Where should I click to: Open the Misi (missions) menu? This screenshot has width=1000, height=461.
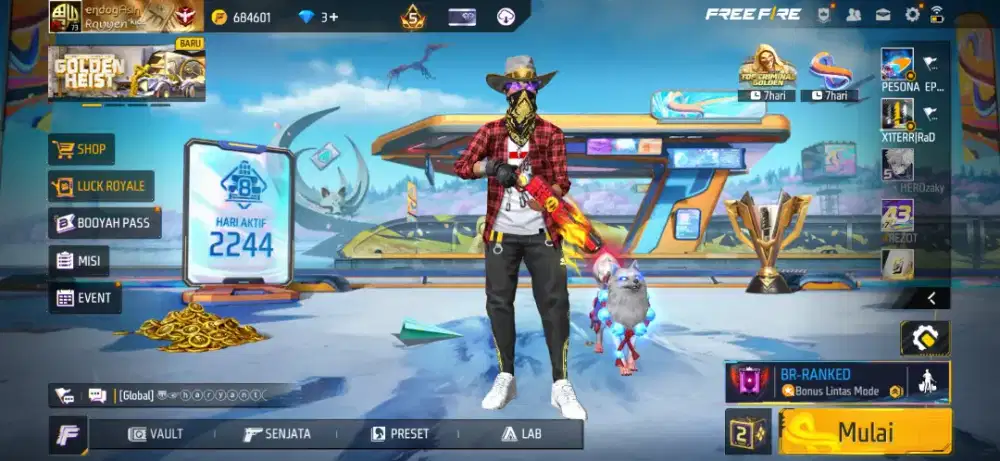79,261
